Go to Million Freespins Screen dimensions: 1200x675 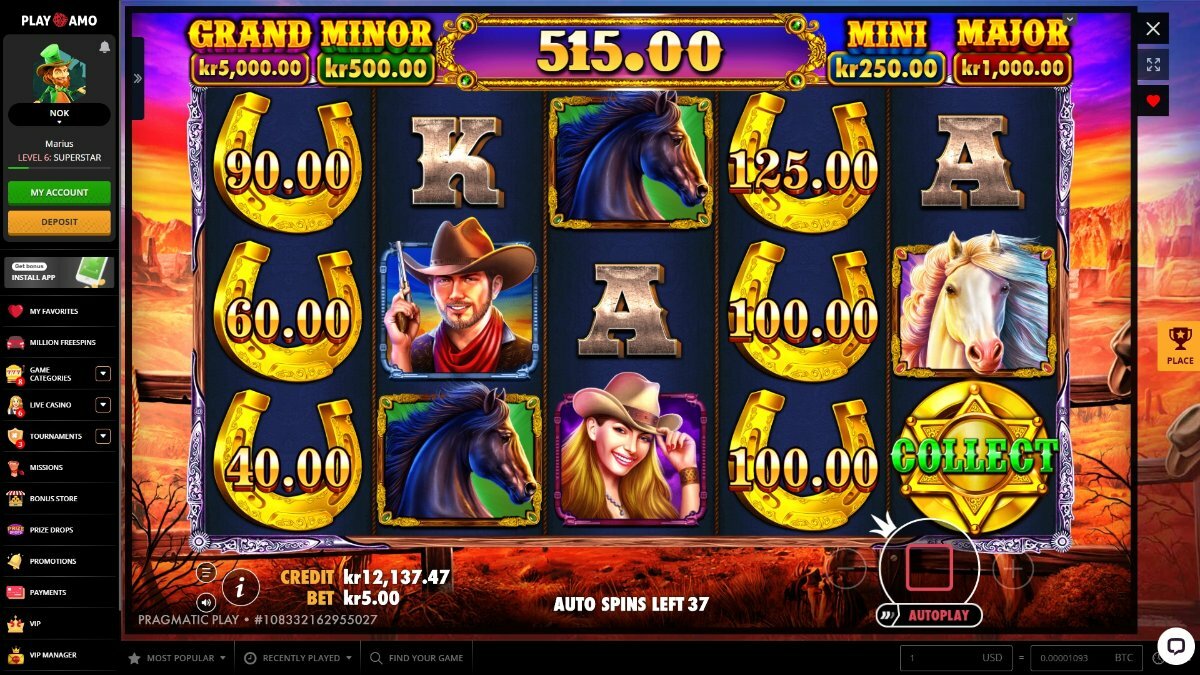pyautogui.click(x=62, y=342)
